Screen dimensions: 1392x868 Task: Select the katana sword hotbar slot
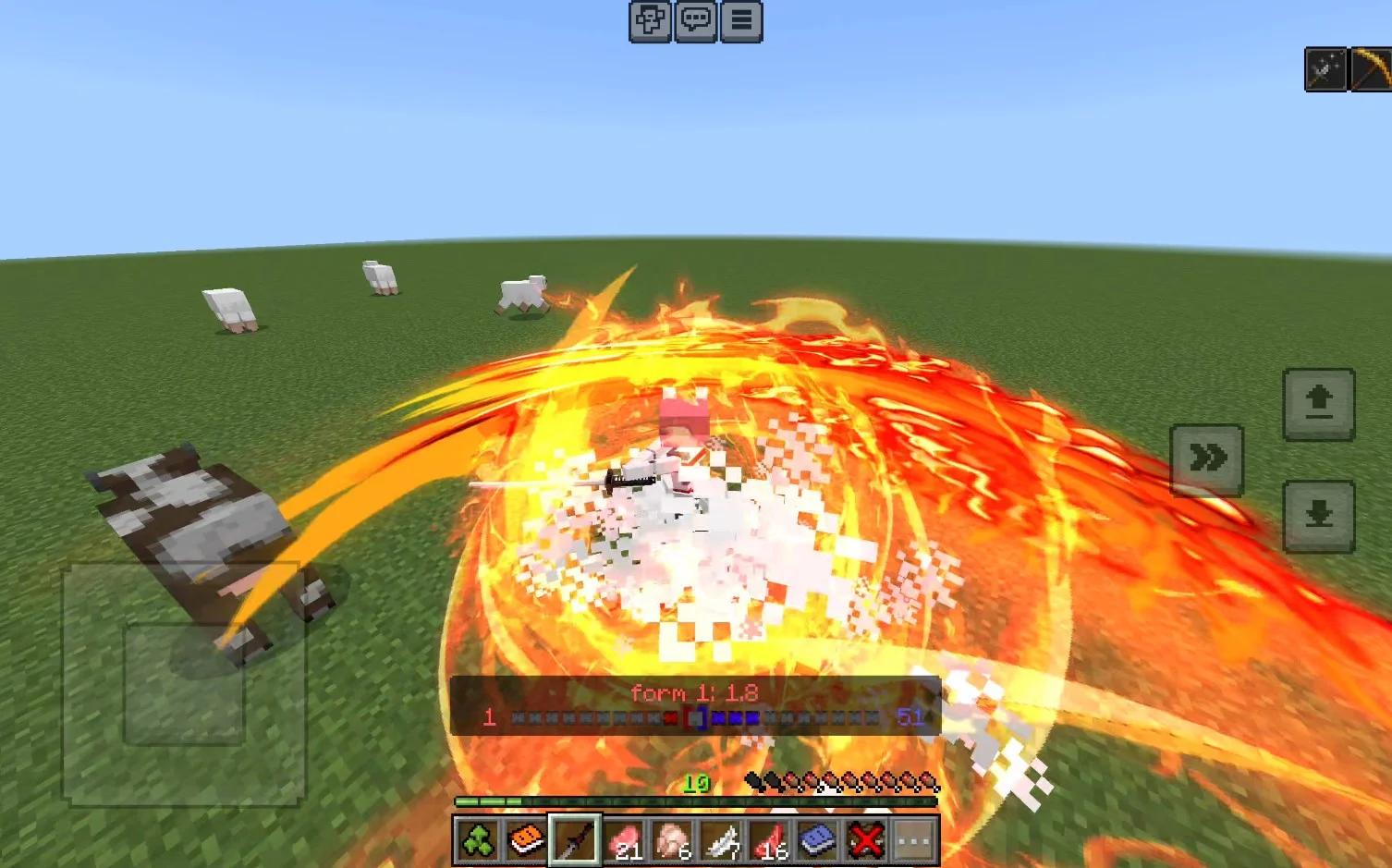click(x=574, y=841)
